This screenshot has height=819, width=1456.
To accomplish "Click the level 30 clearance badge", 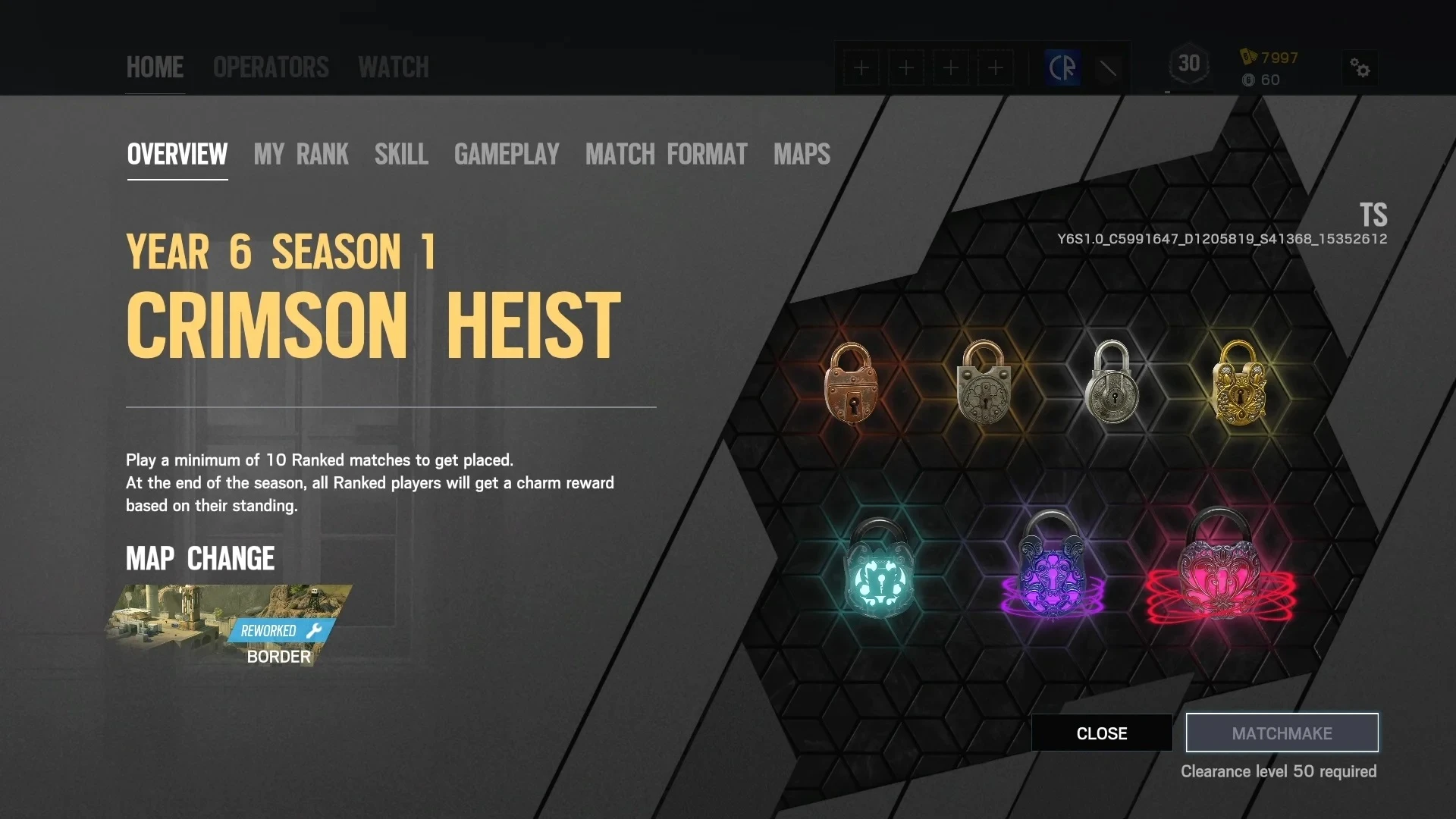I will point(1188,65).
